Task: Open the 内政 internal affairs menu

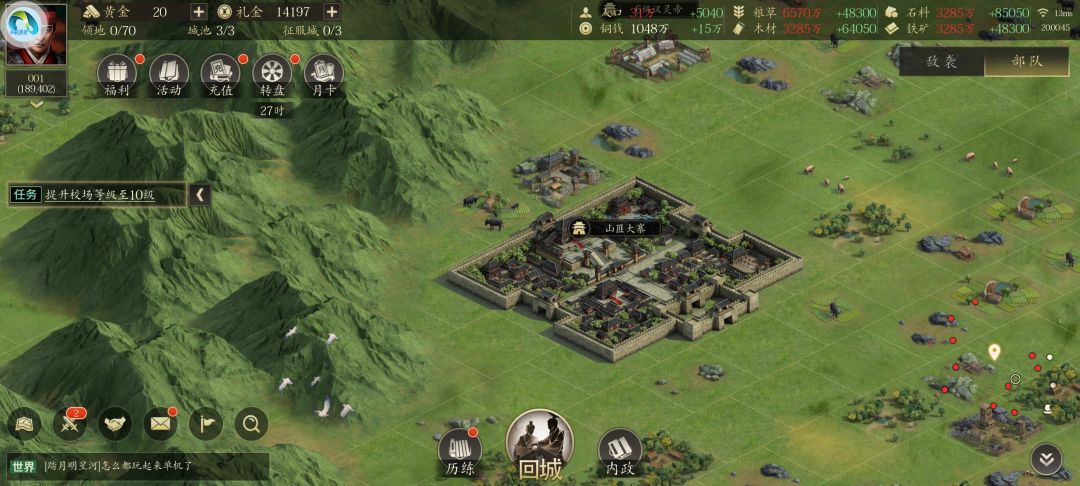Action: [620, 452]
